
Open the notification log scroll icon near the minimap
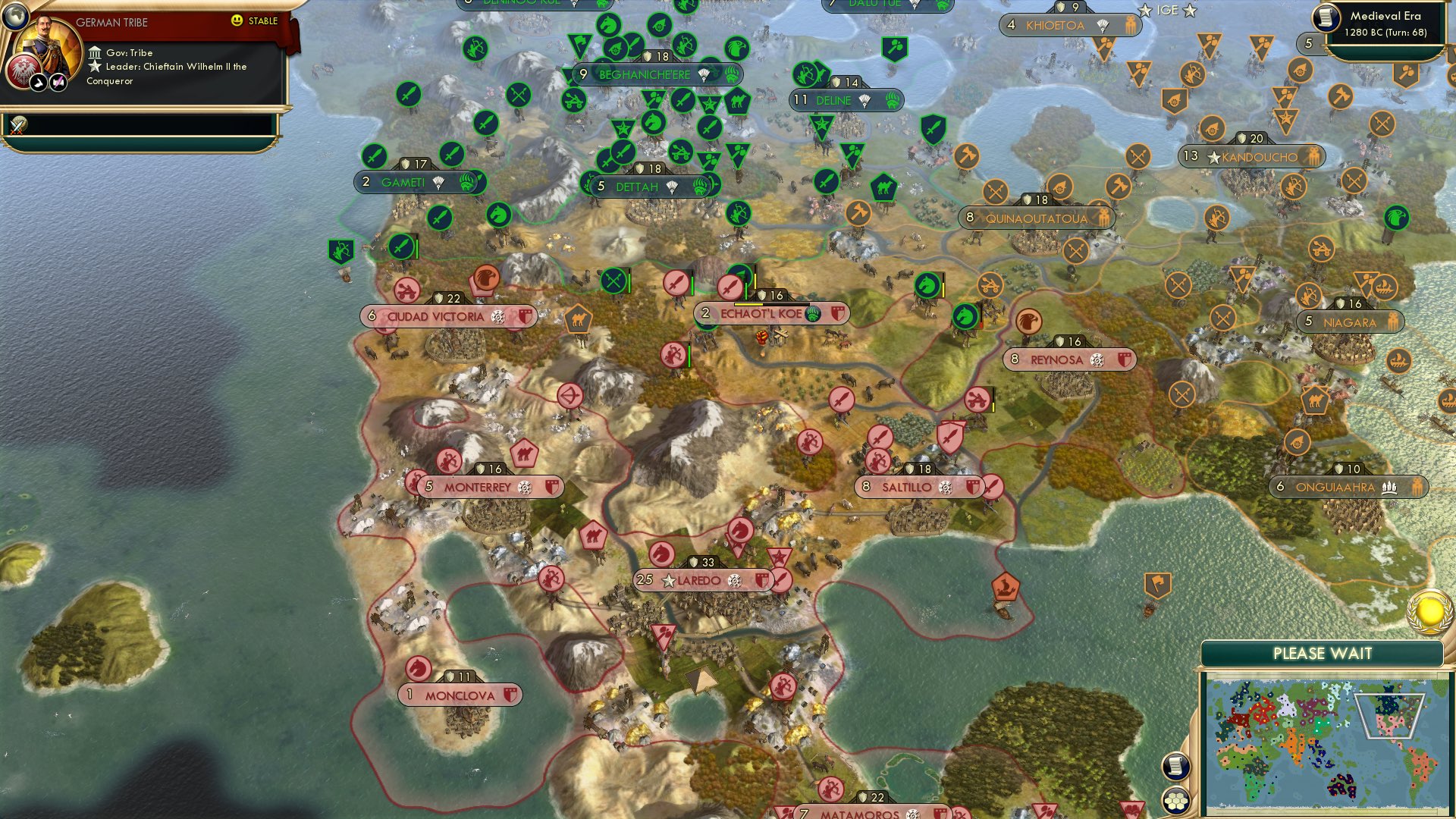pyautogui.click(x=1176, y=767)
